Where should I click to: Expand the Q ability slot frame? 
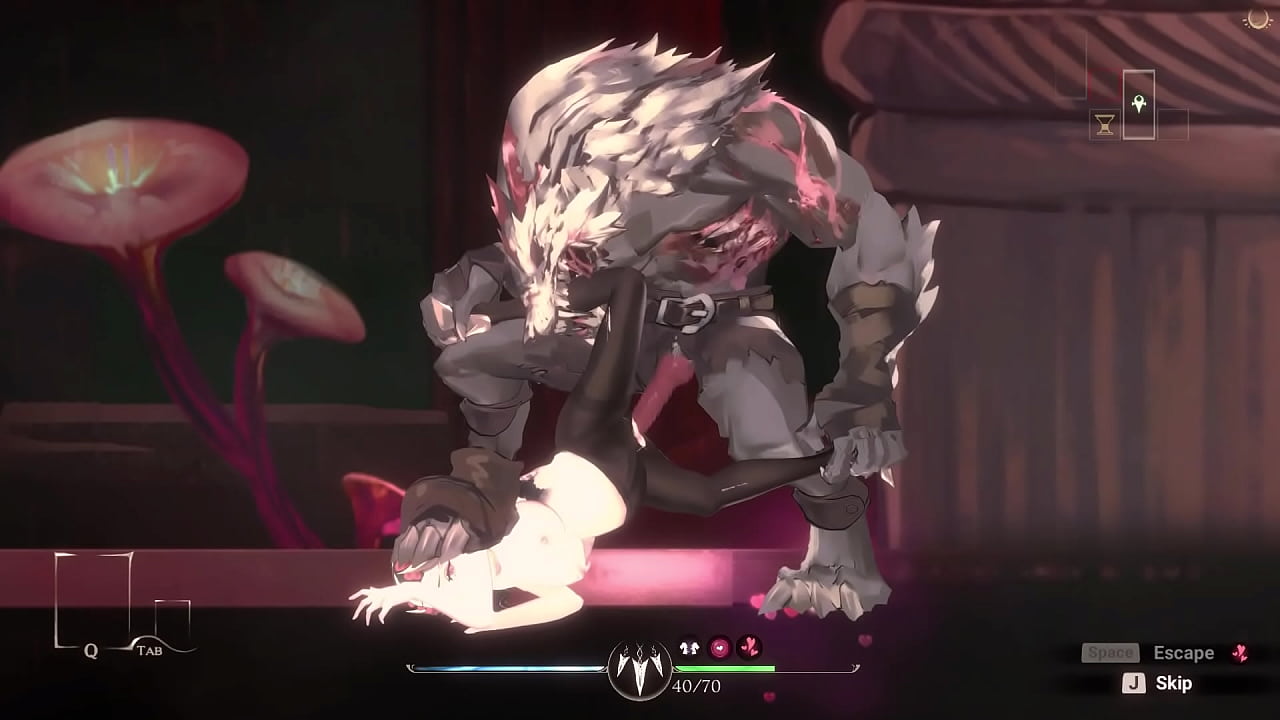(x=93, y=600)
